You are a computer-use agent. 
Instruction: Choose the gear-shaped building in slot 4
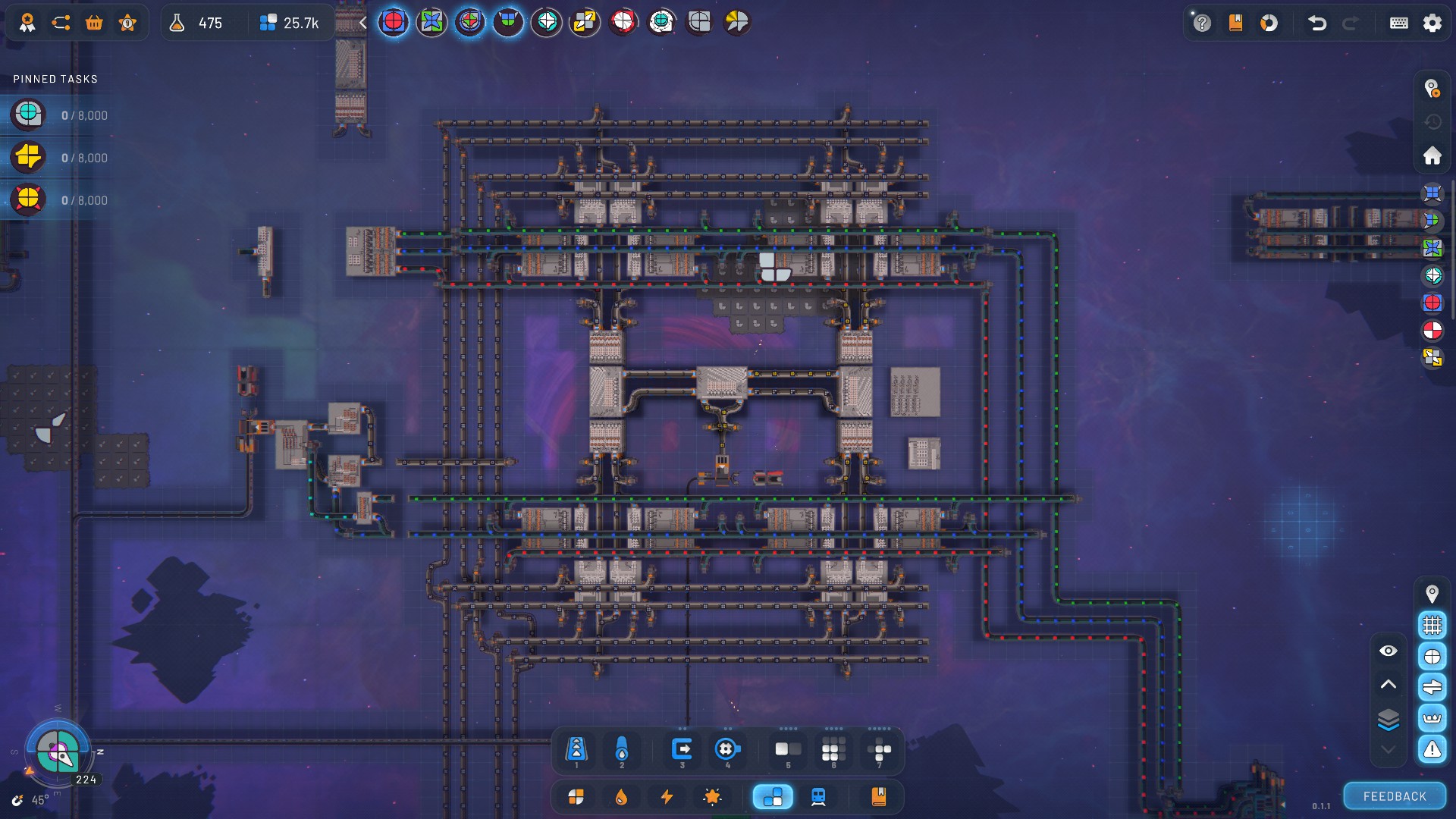click(x=726, y=750)
